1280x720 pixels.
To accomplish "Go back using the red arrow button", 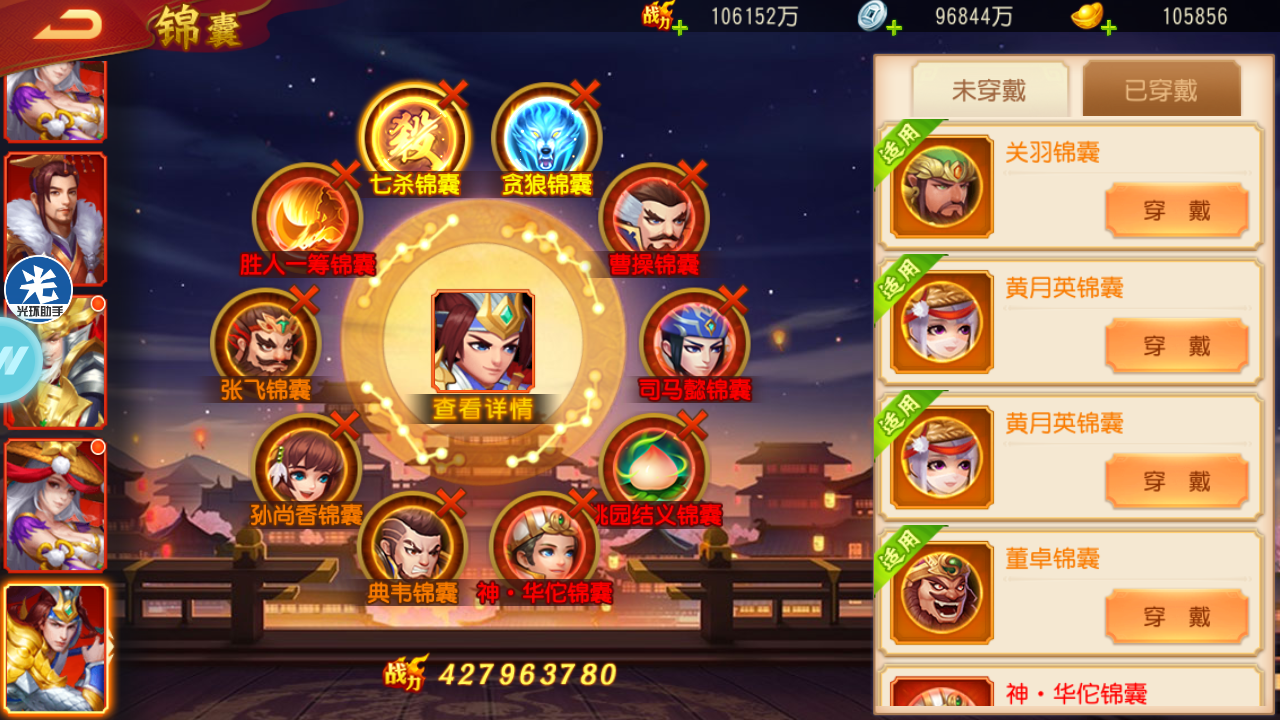I will pos(68,26).
